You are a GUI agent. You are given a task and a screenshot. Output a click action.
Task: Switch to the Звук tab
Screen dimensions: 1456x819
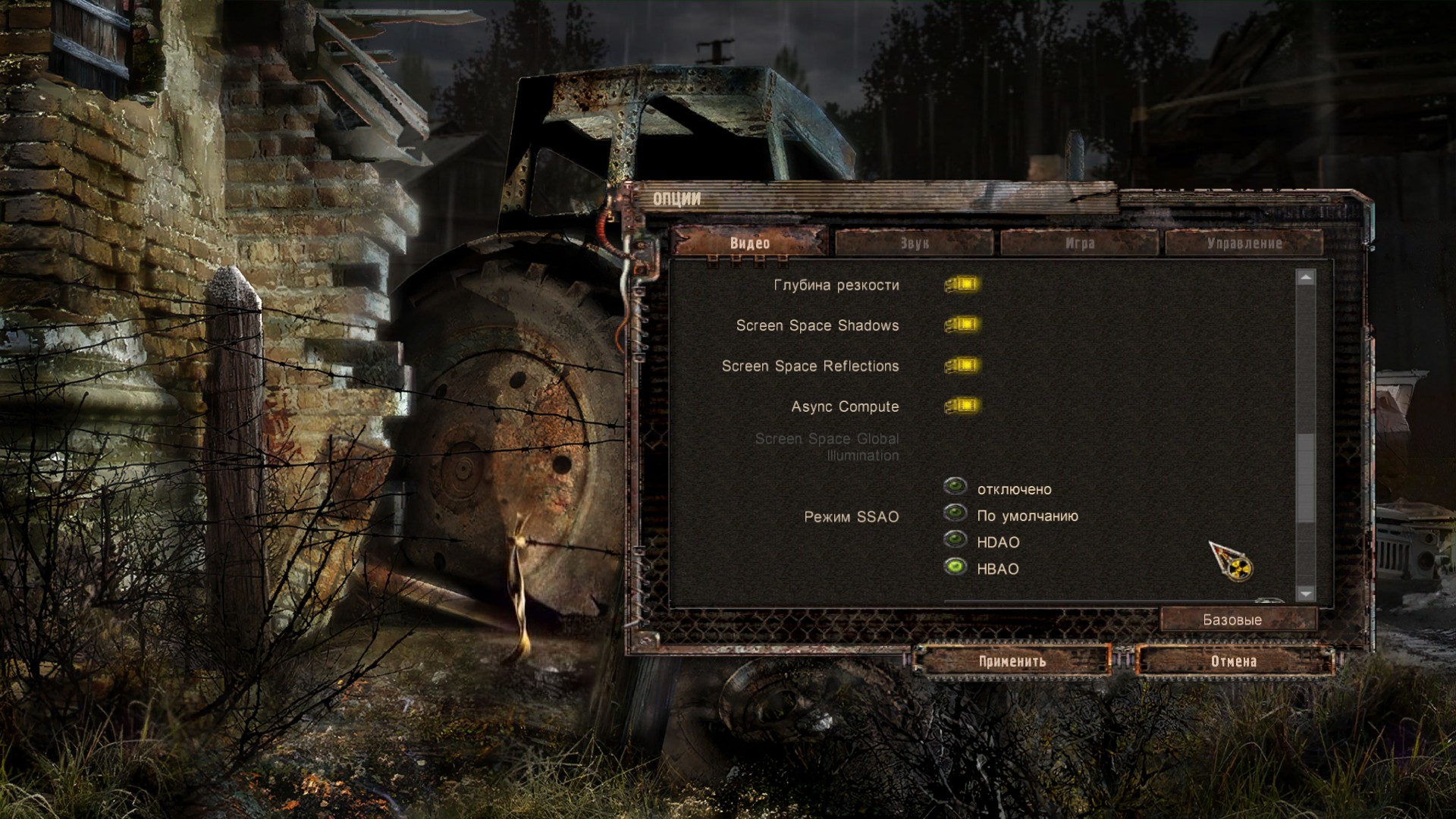click(914, 243)
